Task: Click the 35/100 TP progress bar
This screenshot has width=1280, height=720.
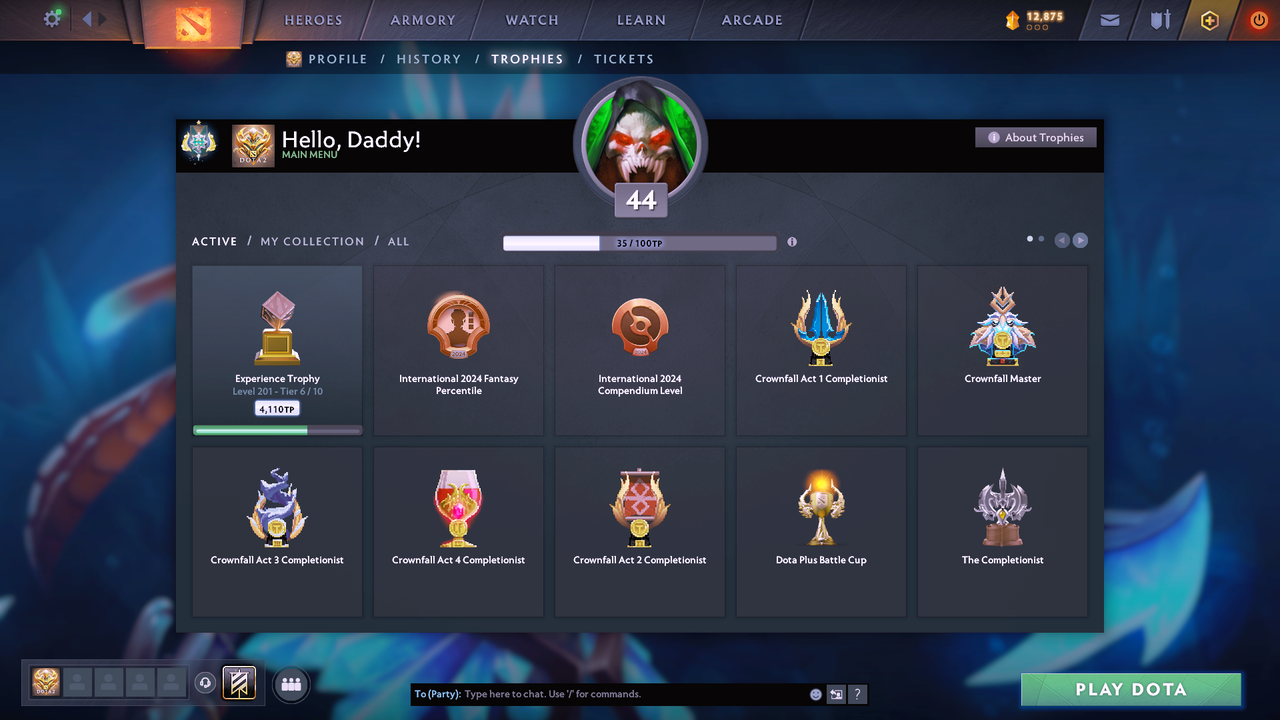Action: pyautogui.click(x=640, y=242)
